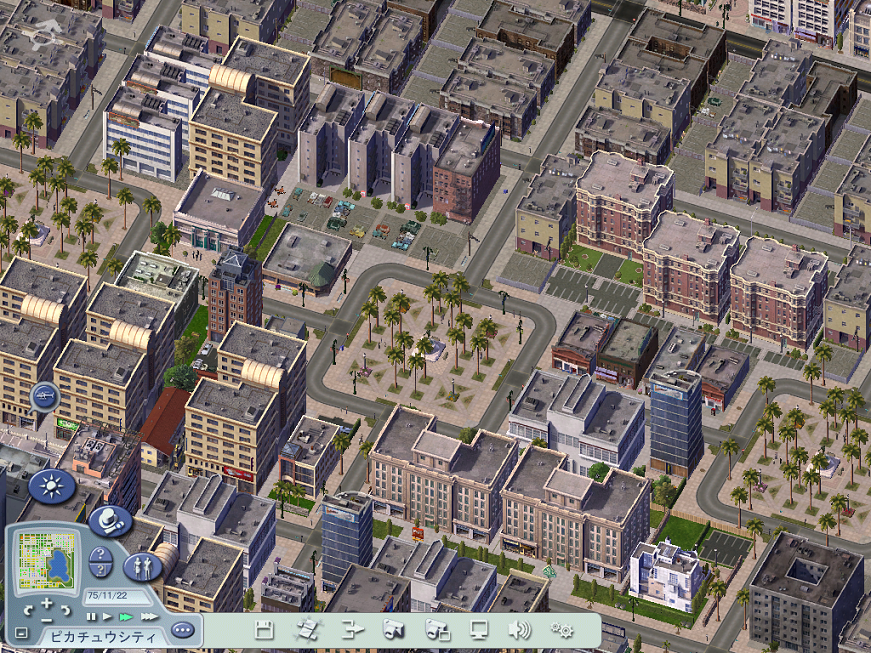This screenshot has width=871, height=653.
Task: Open the My Sim mode people button
Action: pyautogui.click(x=141, y=566)
